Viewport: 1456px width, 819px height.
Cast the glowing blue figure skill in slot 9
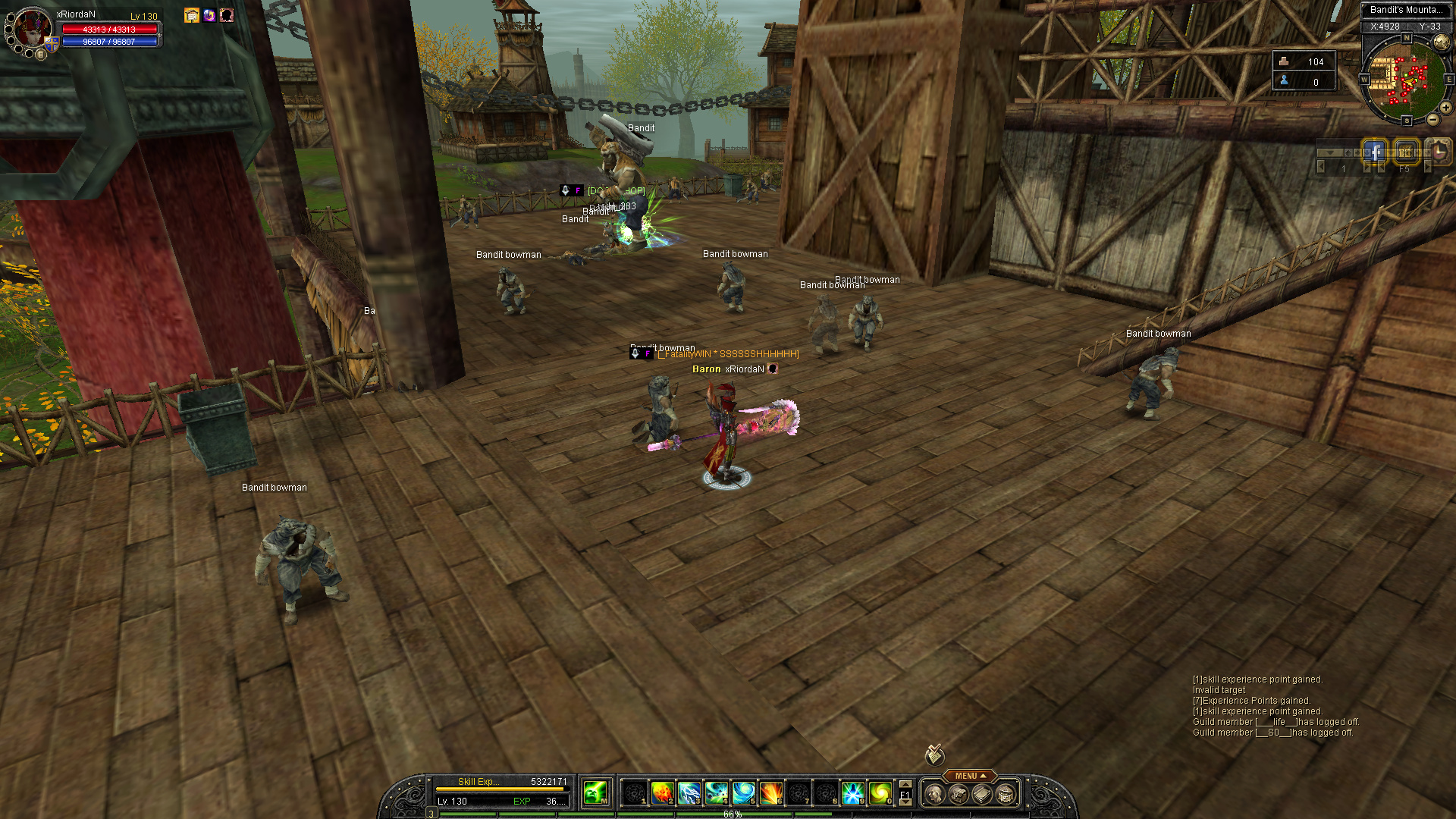pos(853,793)
